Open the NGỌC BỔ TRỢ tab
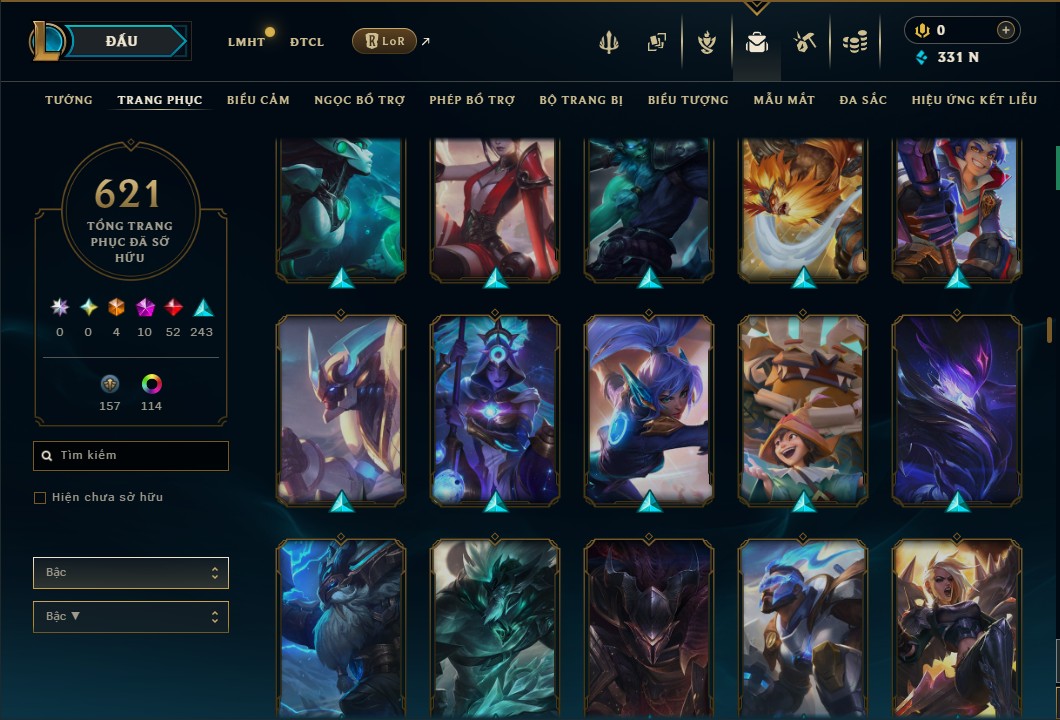The image size is (1060, 720). coord(359,100)
